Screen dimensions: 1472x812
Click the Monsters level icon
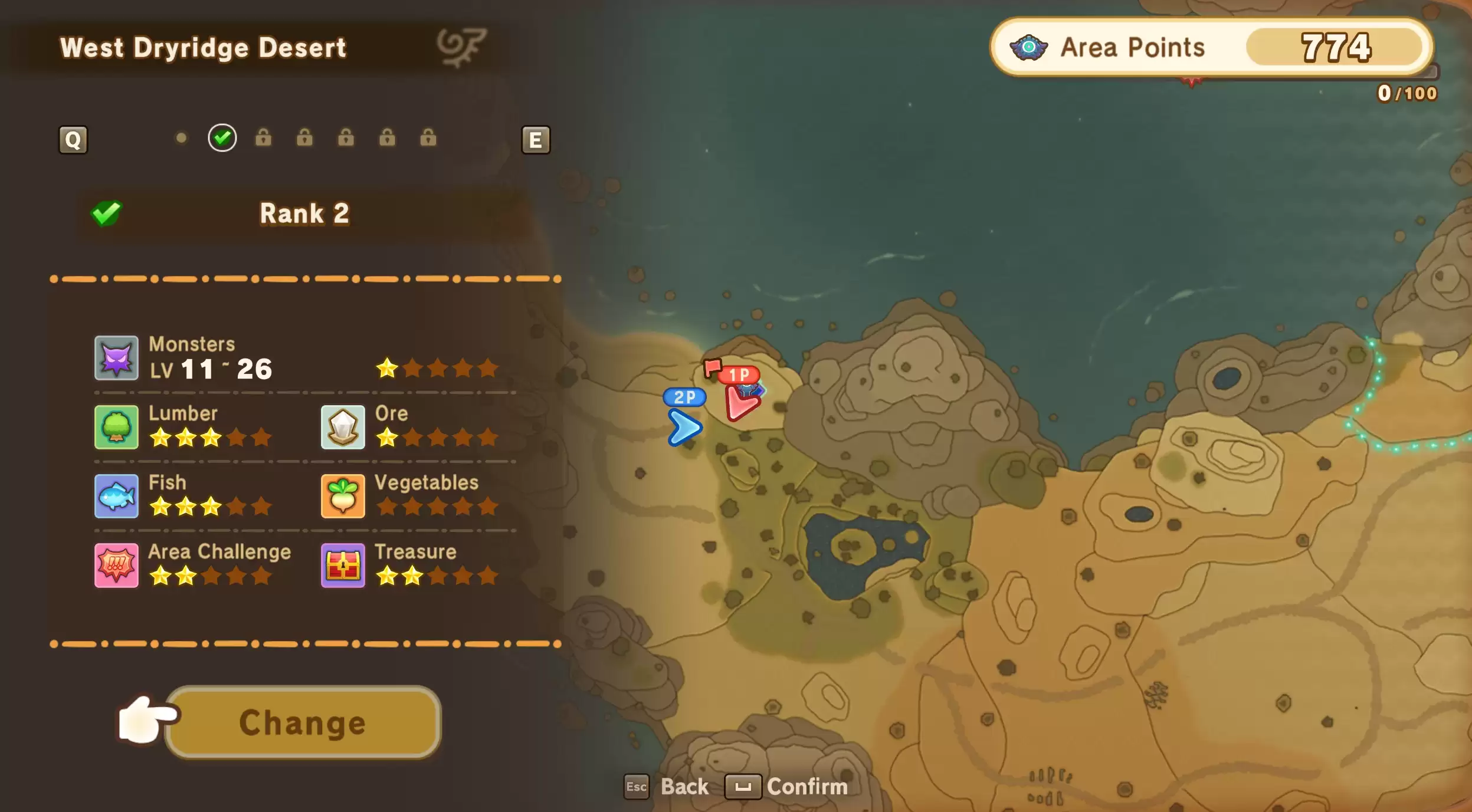pos(116,357)
